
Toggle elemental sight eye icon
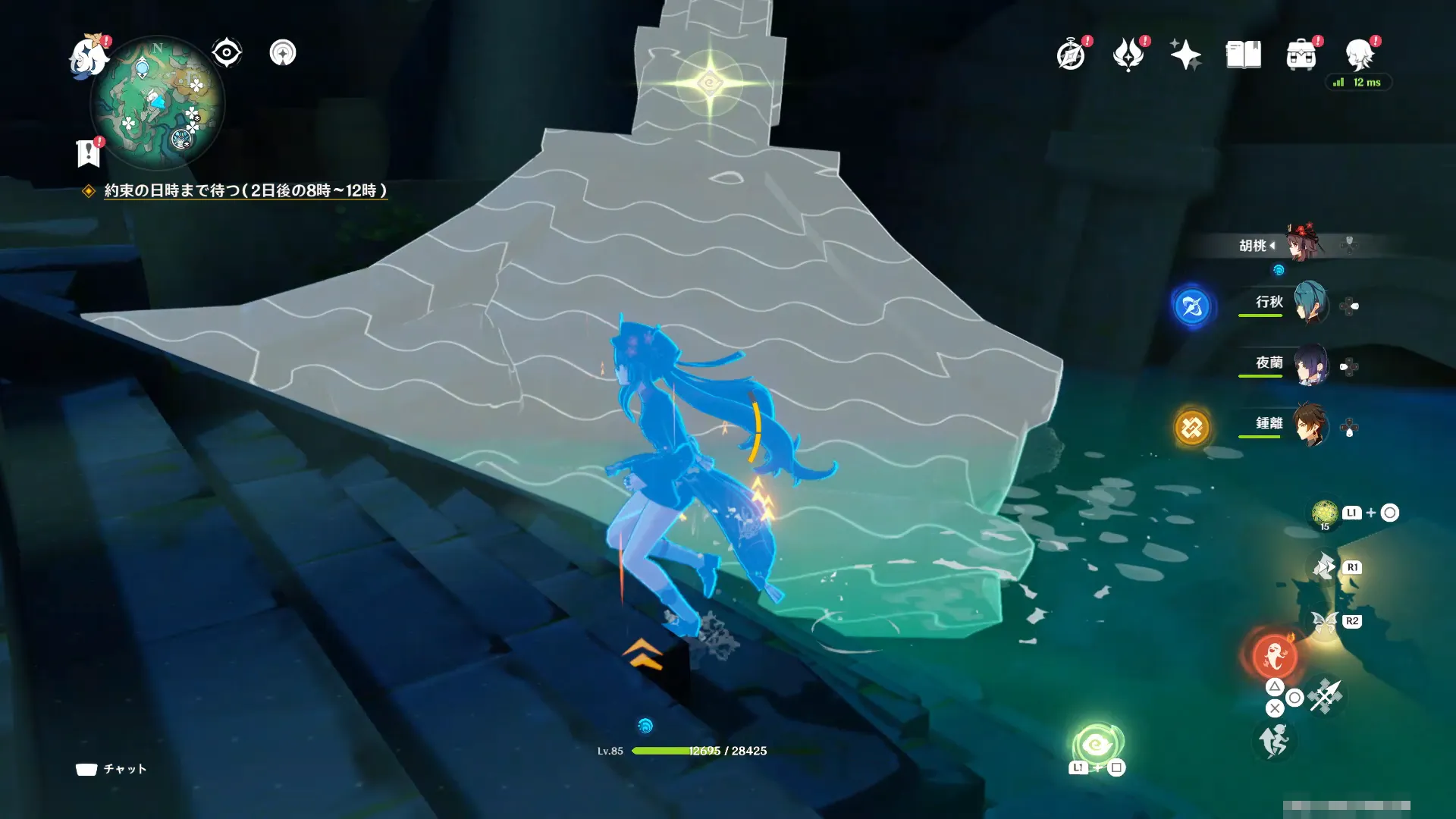point(226,53)
